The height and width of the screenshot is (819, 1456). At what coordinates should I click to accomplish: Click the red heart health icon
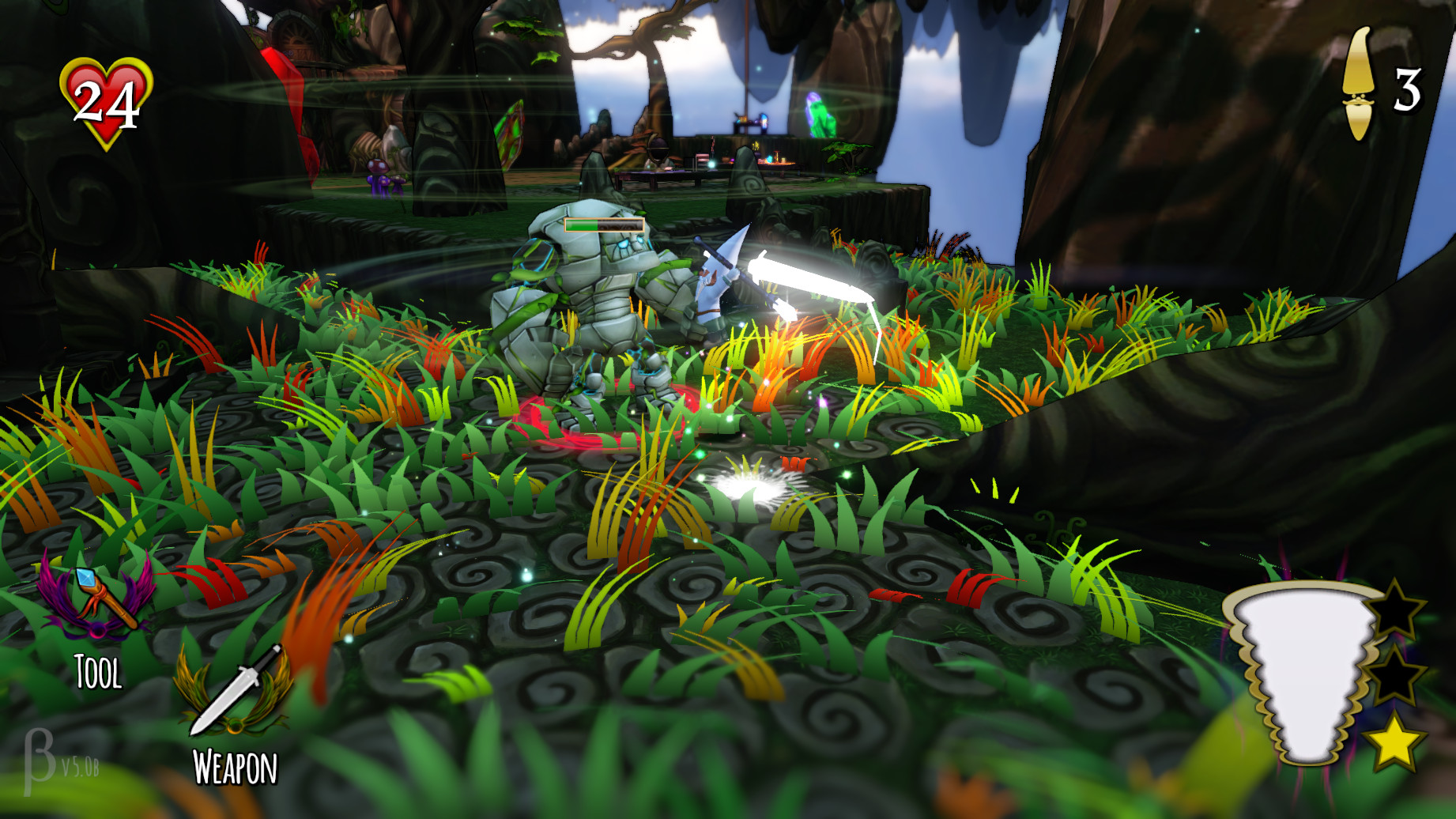point(104,99)
